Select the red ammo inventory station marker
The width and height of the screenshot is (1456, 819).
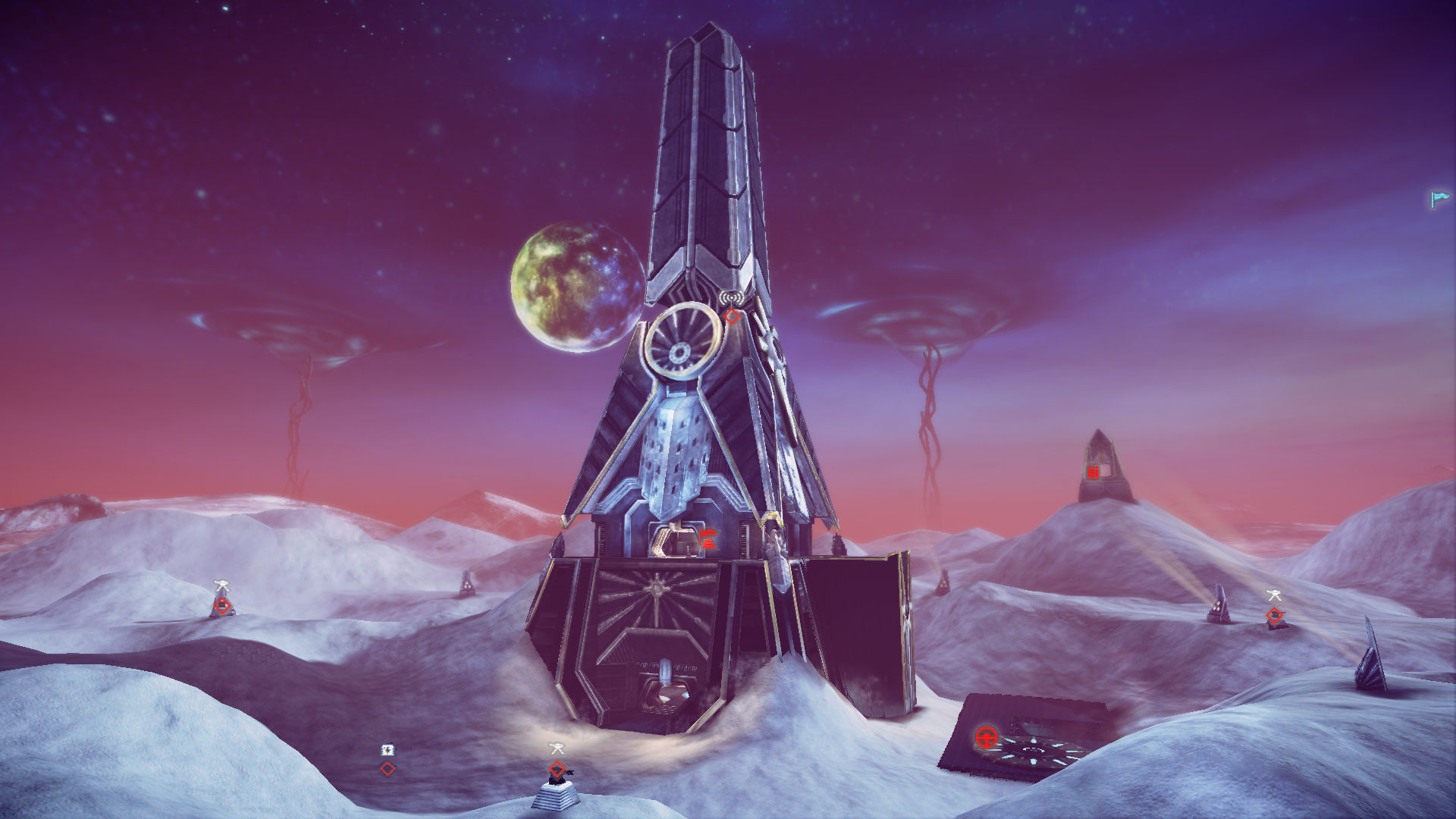pos(1093,472)
